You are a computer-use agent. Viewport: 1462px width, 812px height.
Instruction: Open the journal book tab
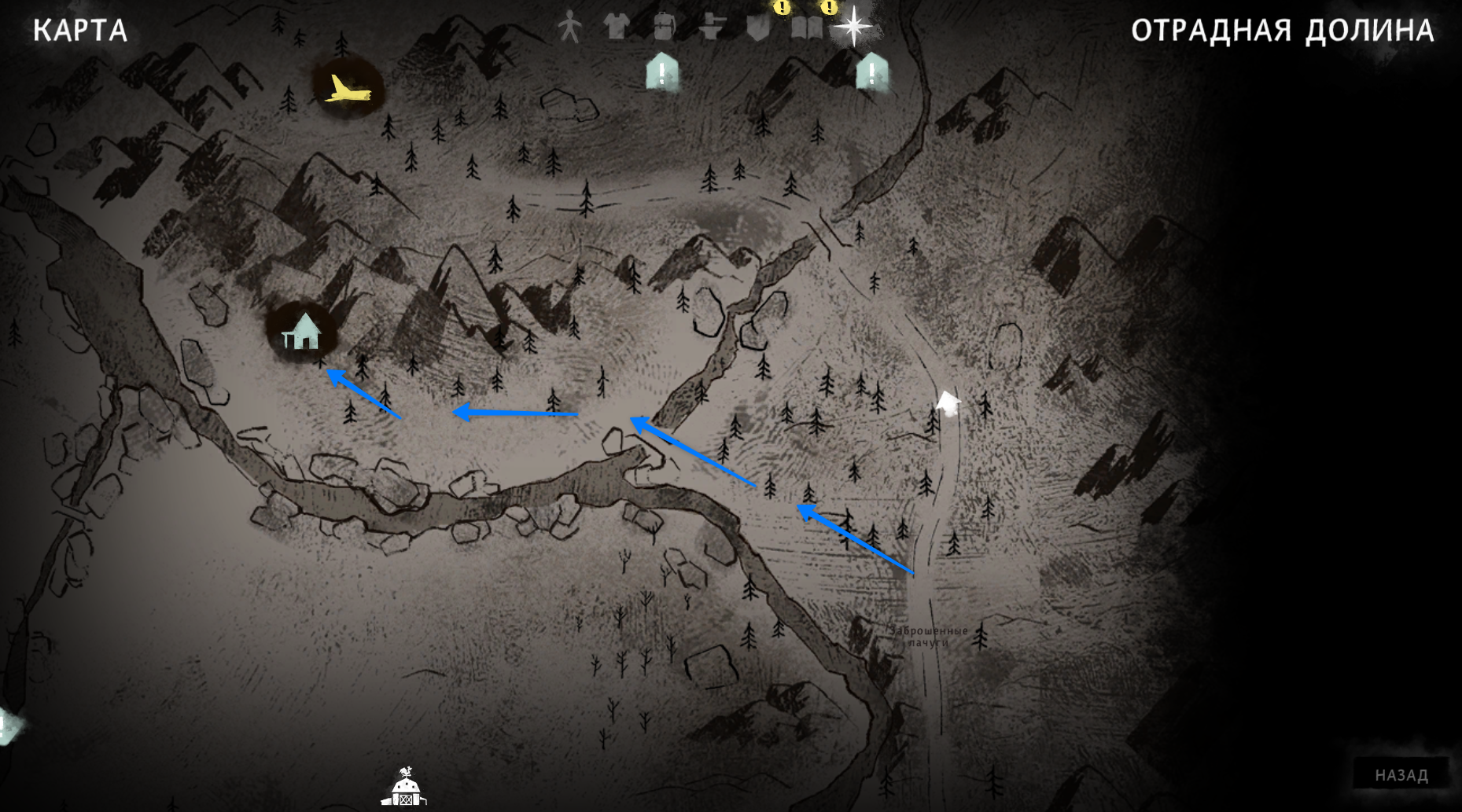tap(806, 28)
